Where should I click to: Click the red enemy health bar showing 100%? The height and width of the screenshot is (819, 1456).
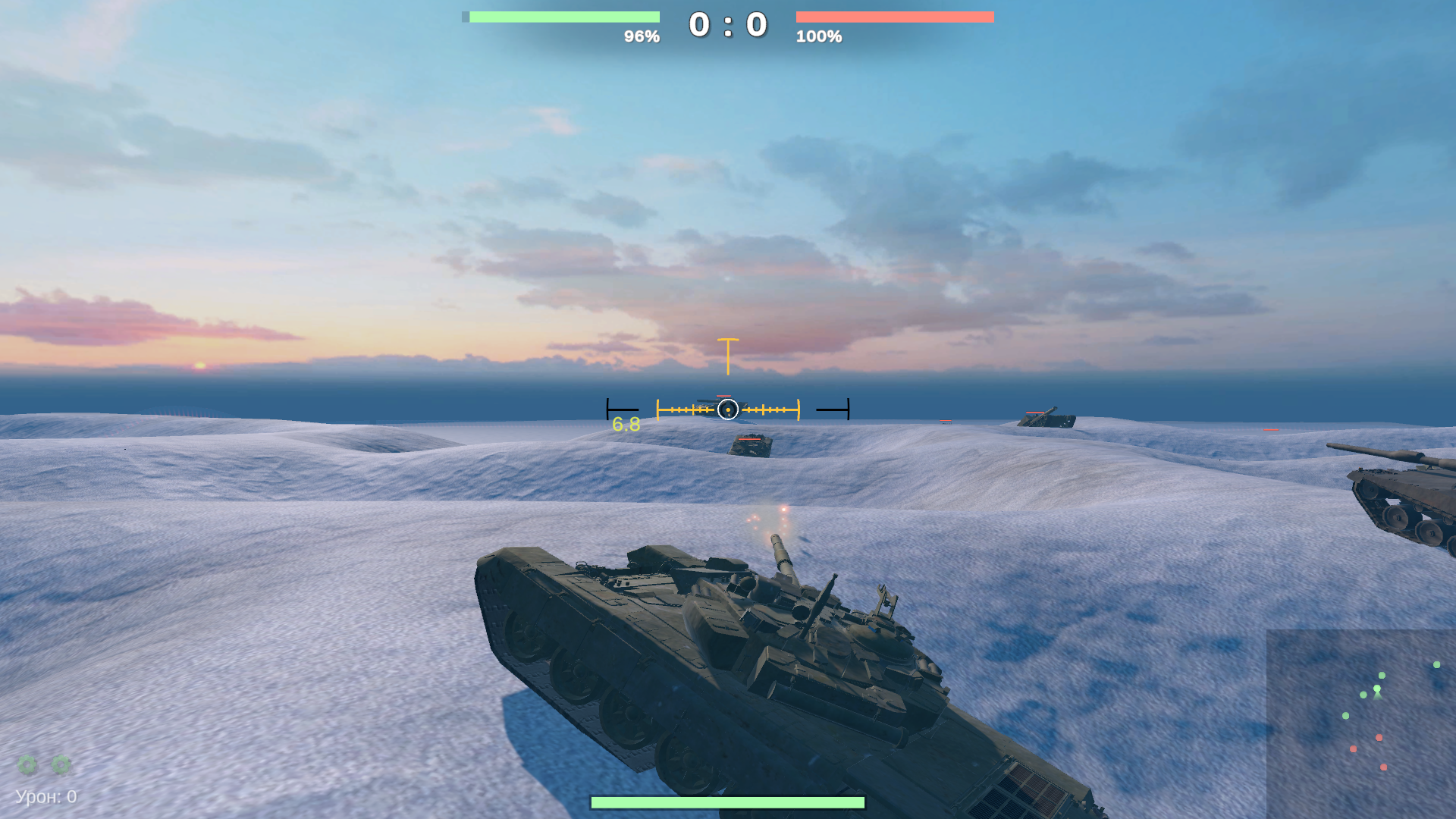click(x=895, y=15)
